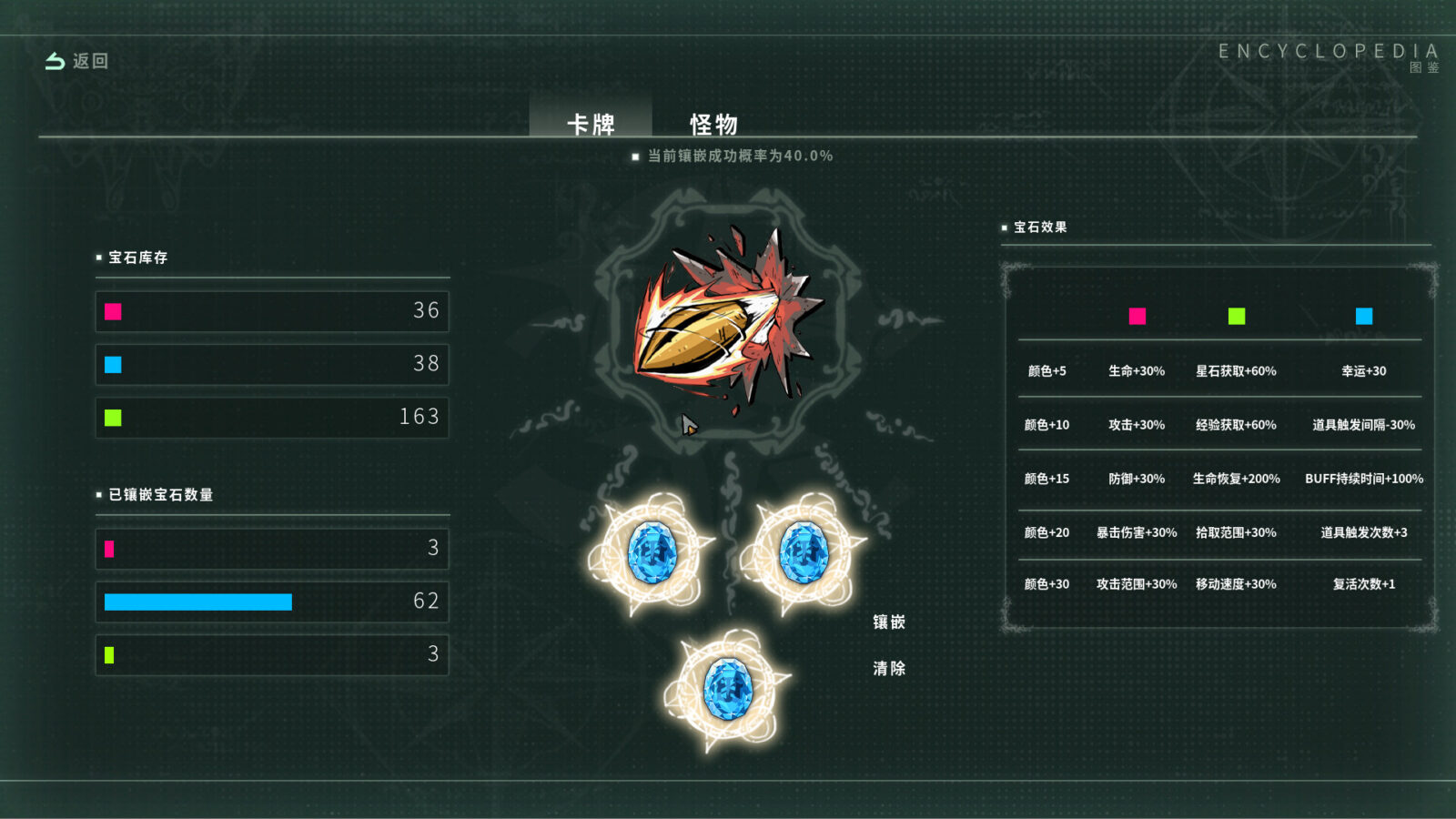Screen dimensions: 1456x819
Task: Click the 宝石效果 panel marker icon
Action: (x=1006, y=227)
